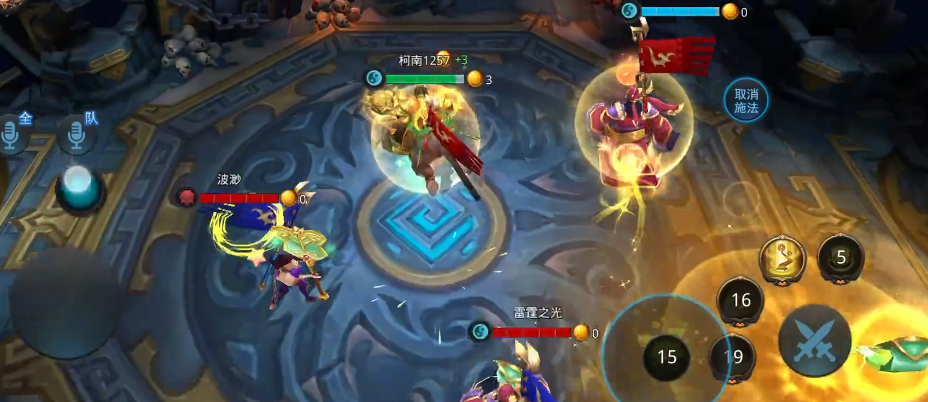Hit the crossed-swords basic attack button
The image size is (928, 402).
point(814,340)
